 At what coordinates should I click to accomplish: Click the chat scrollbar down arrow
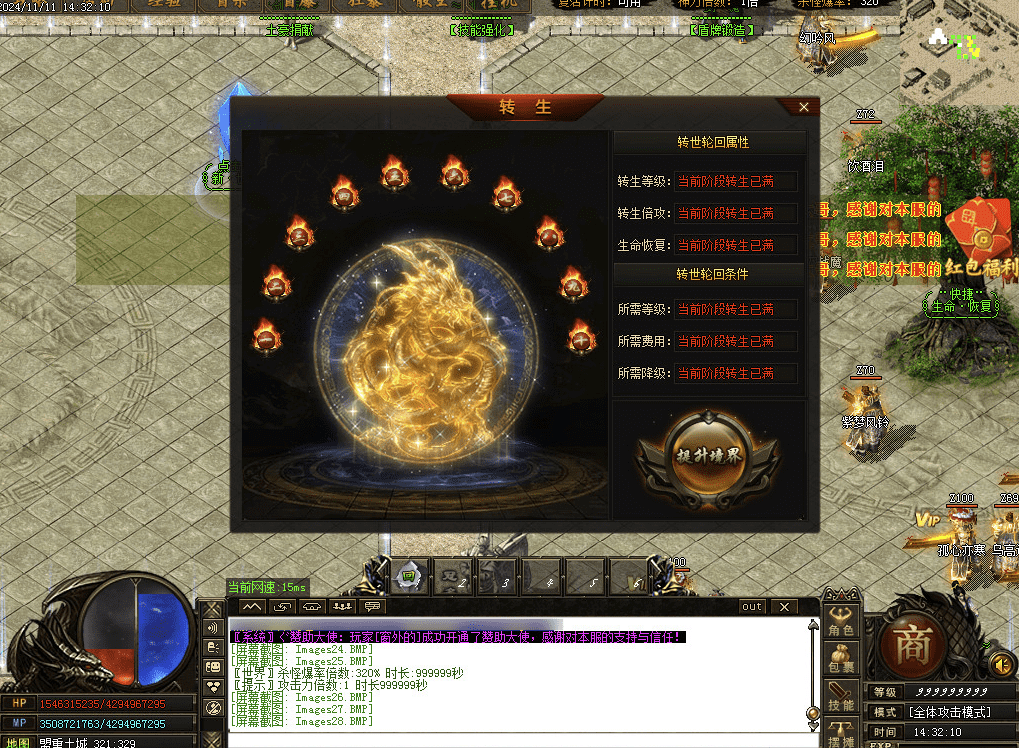click(x=813, y=713)
